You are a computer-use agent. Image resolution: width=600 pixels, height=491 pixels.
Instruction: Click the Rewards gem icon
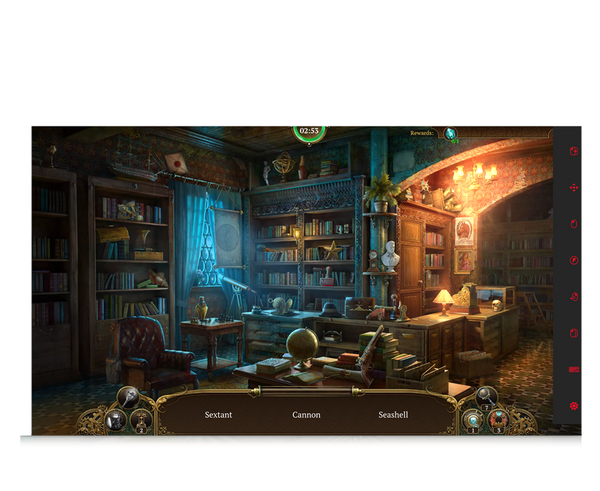[x=451, y=133]
